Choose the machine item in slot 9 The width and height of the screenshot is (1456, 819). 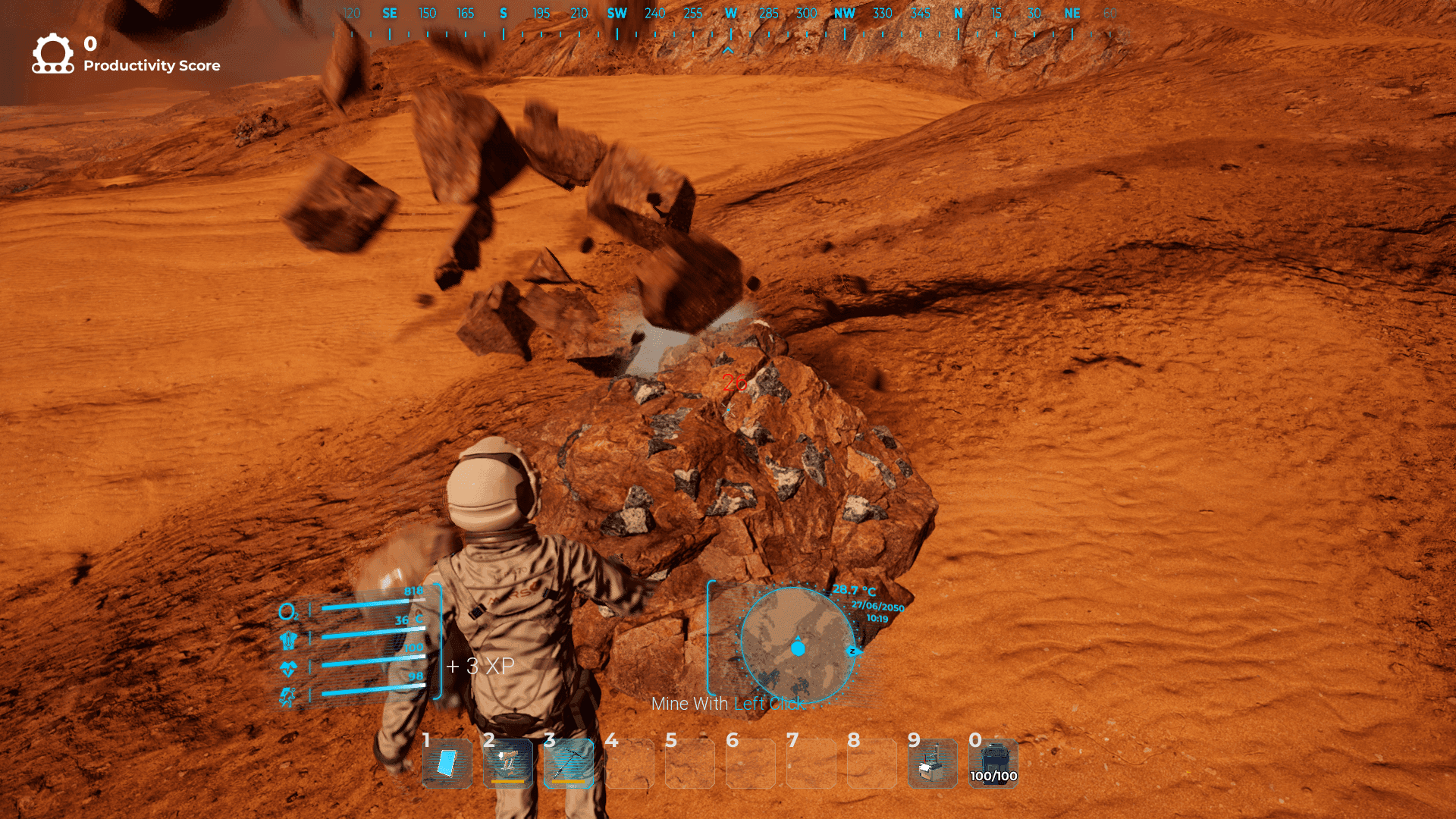coord(933,763)
